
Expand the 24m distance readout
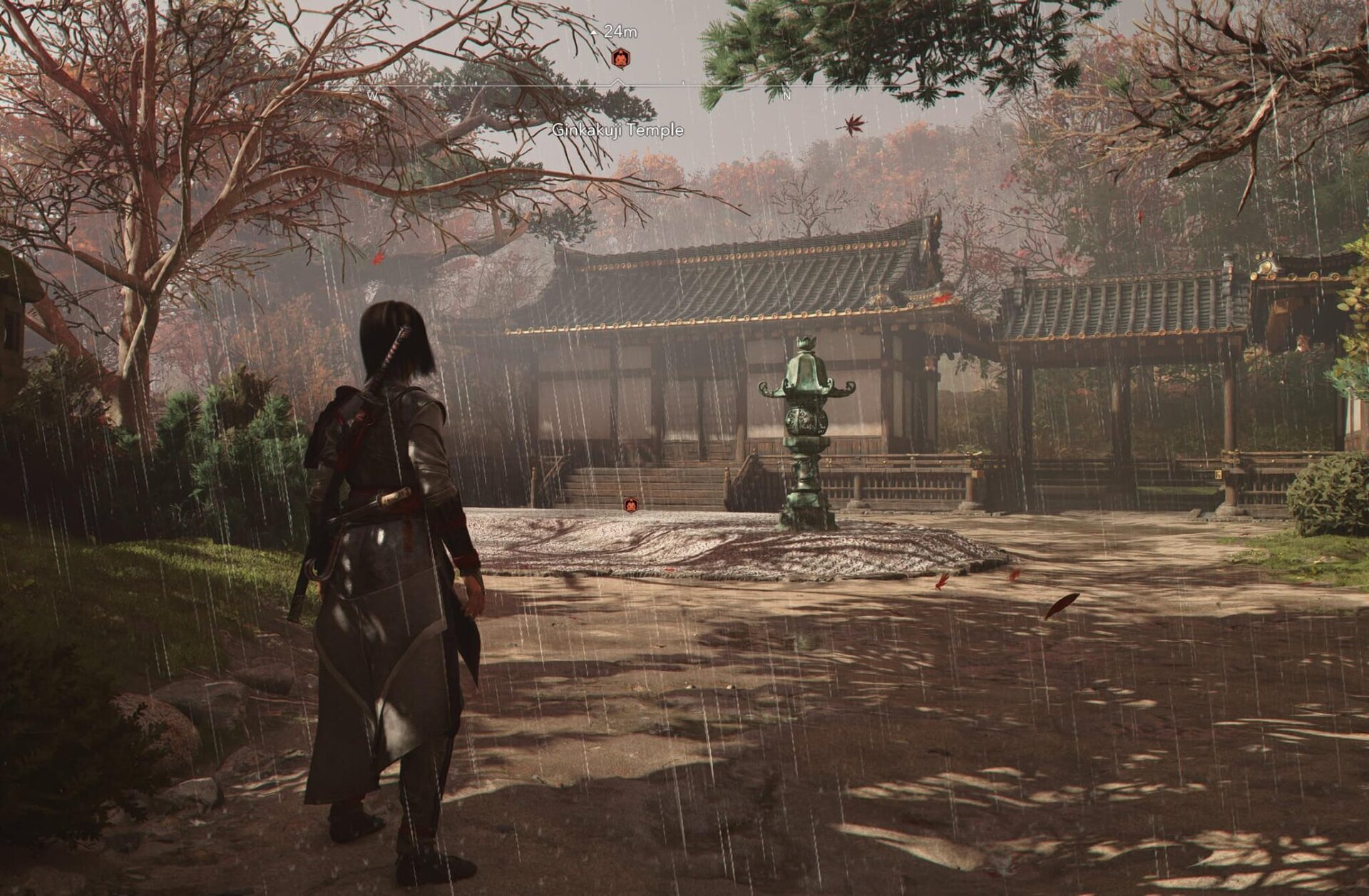point(619,32)
